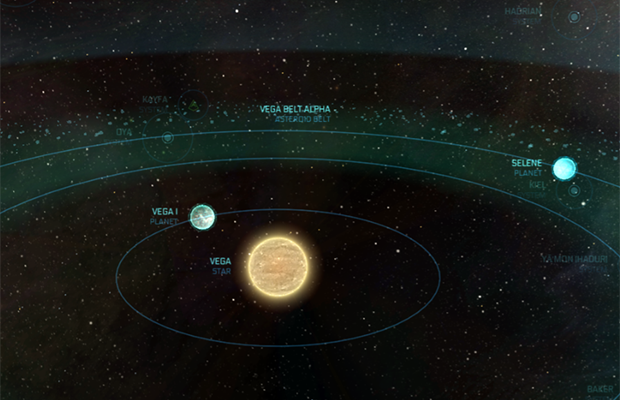Choose the Selene planet marker
620x400 pixels.
[x=564, y=168]
